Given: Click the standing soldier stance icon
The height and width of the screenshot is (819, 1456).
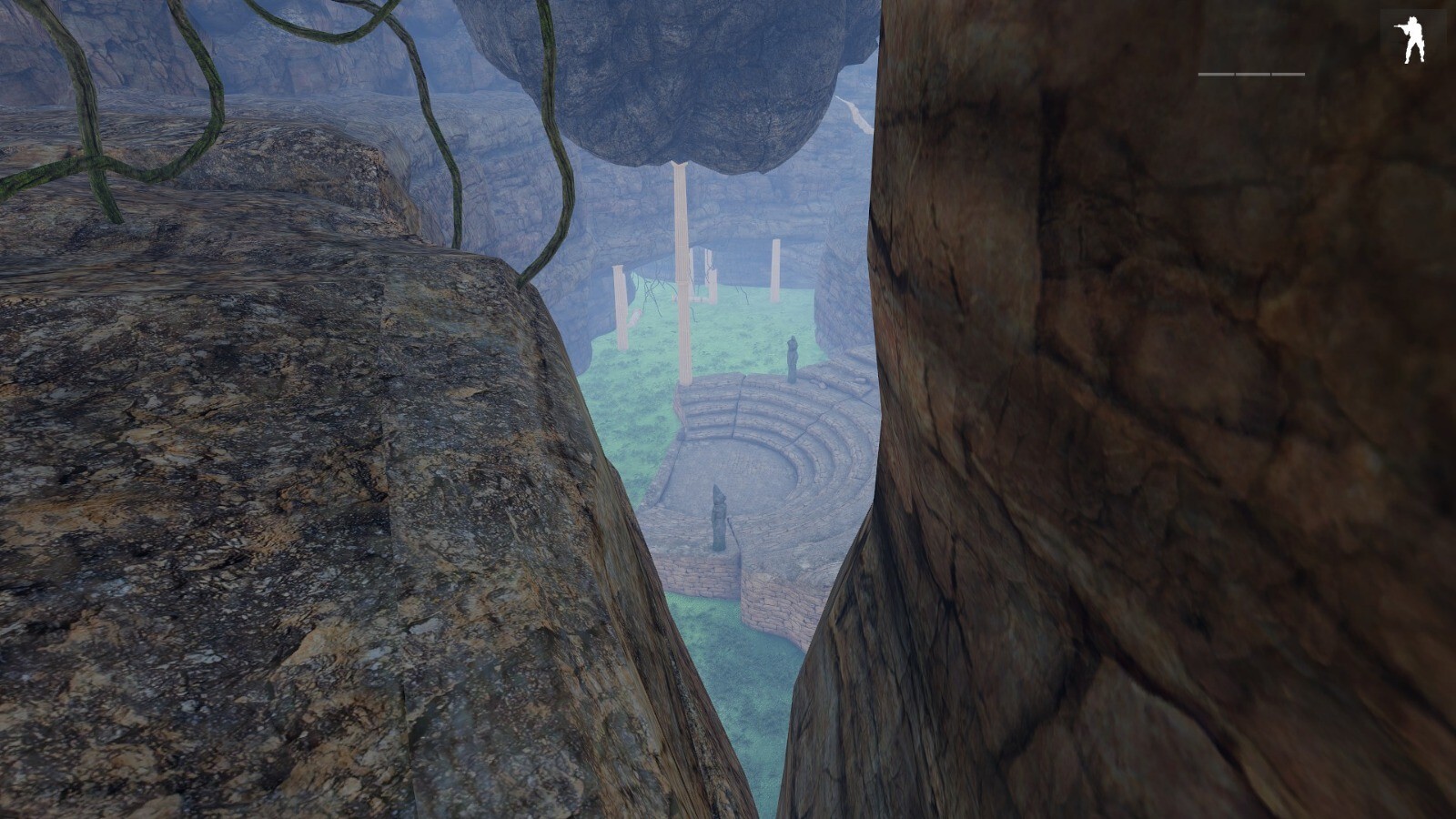Looking at the screenshot, I should [x=1411, y=41].
